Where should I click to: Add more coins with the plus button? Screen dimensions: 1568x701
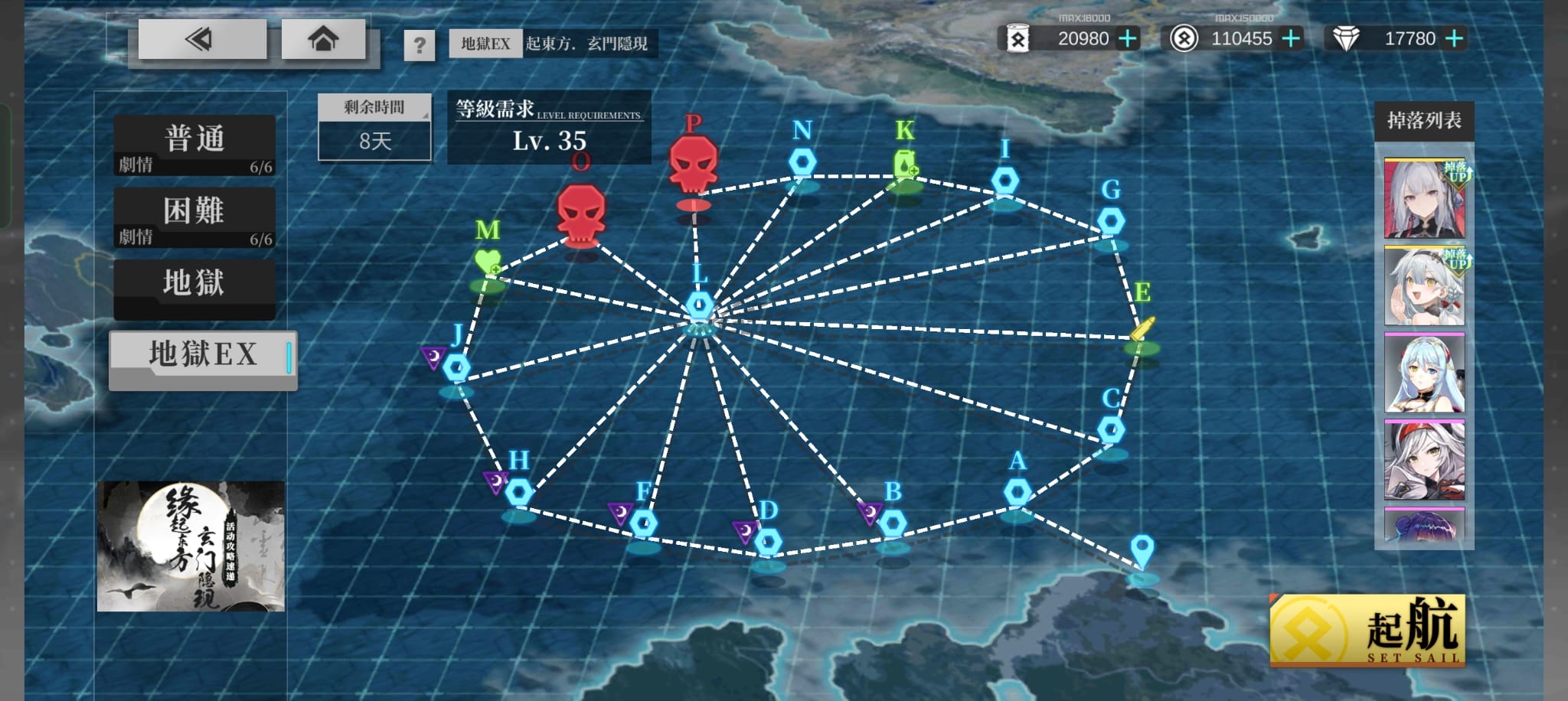click(1291, 38)
